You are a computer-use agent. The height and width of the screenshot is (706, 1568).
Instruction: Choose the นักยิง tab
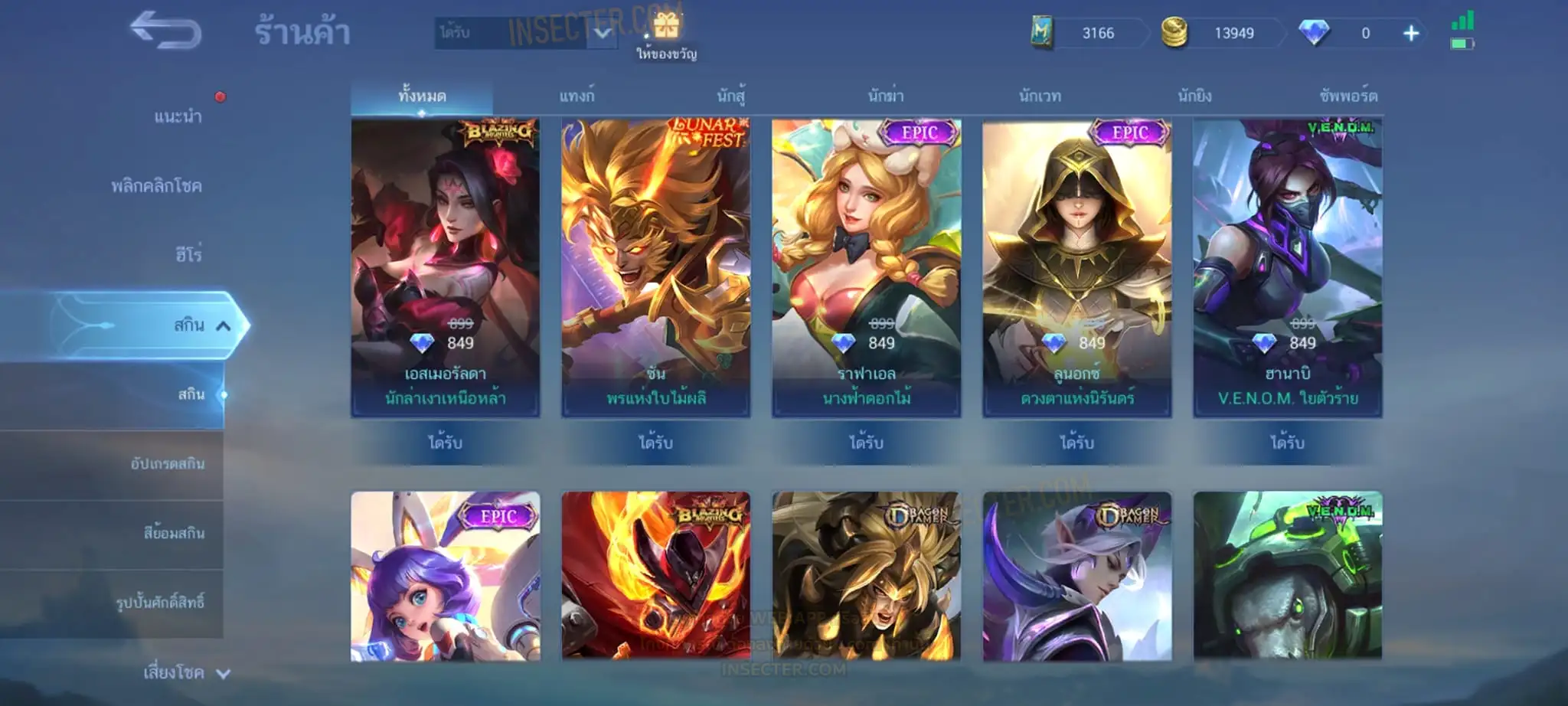(1194, 96)
